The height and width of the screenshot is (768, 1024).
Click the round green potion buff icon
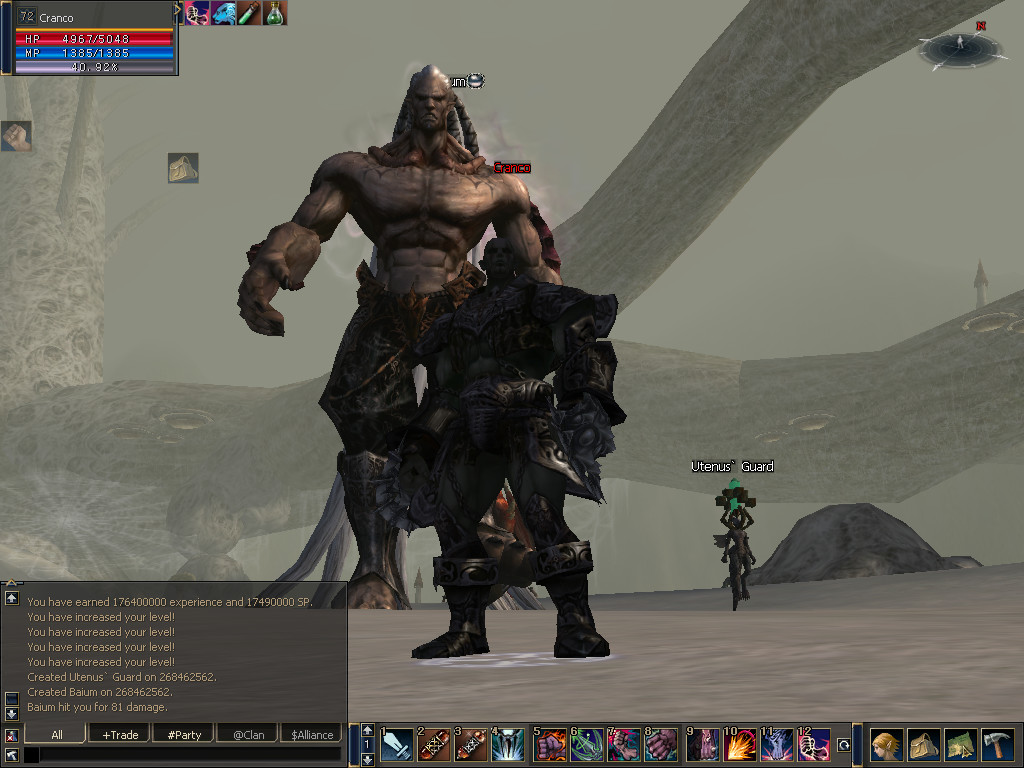275,13
